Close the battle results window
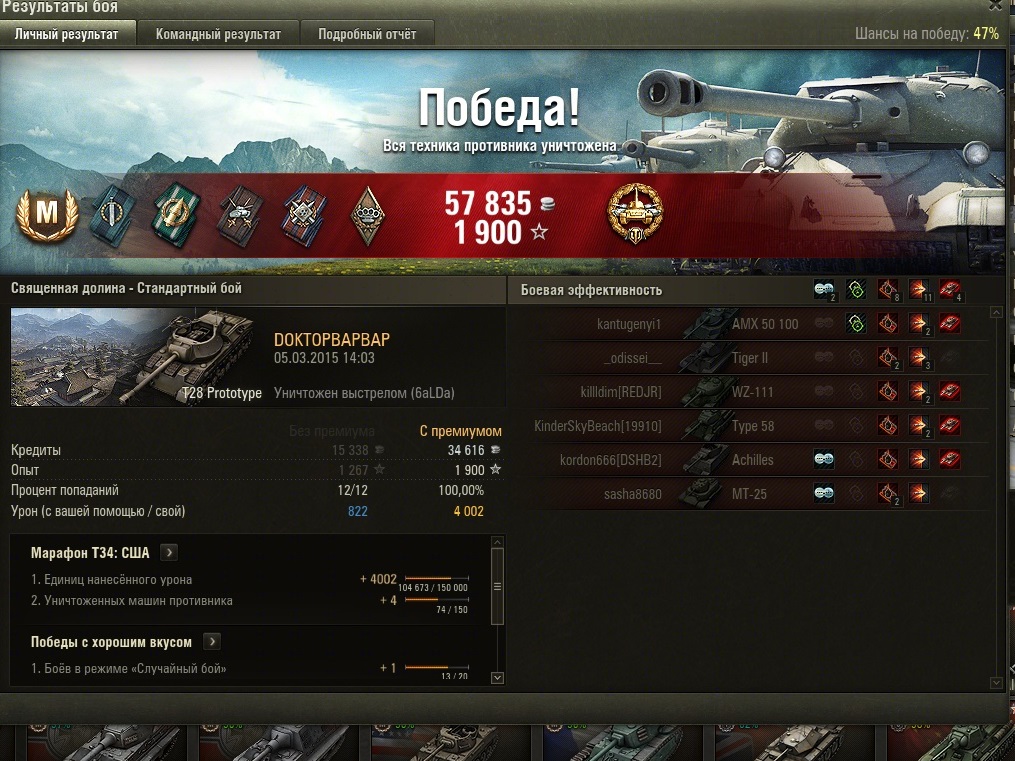Viewport: 1015px width, 761px height. point(995,6)
